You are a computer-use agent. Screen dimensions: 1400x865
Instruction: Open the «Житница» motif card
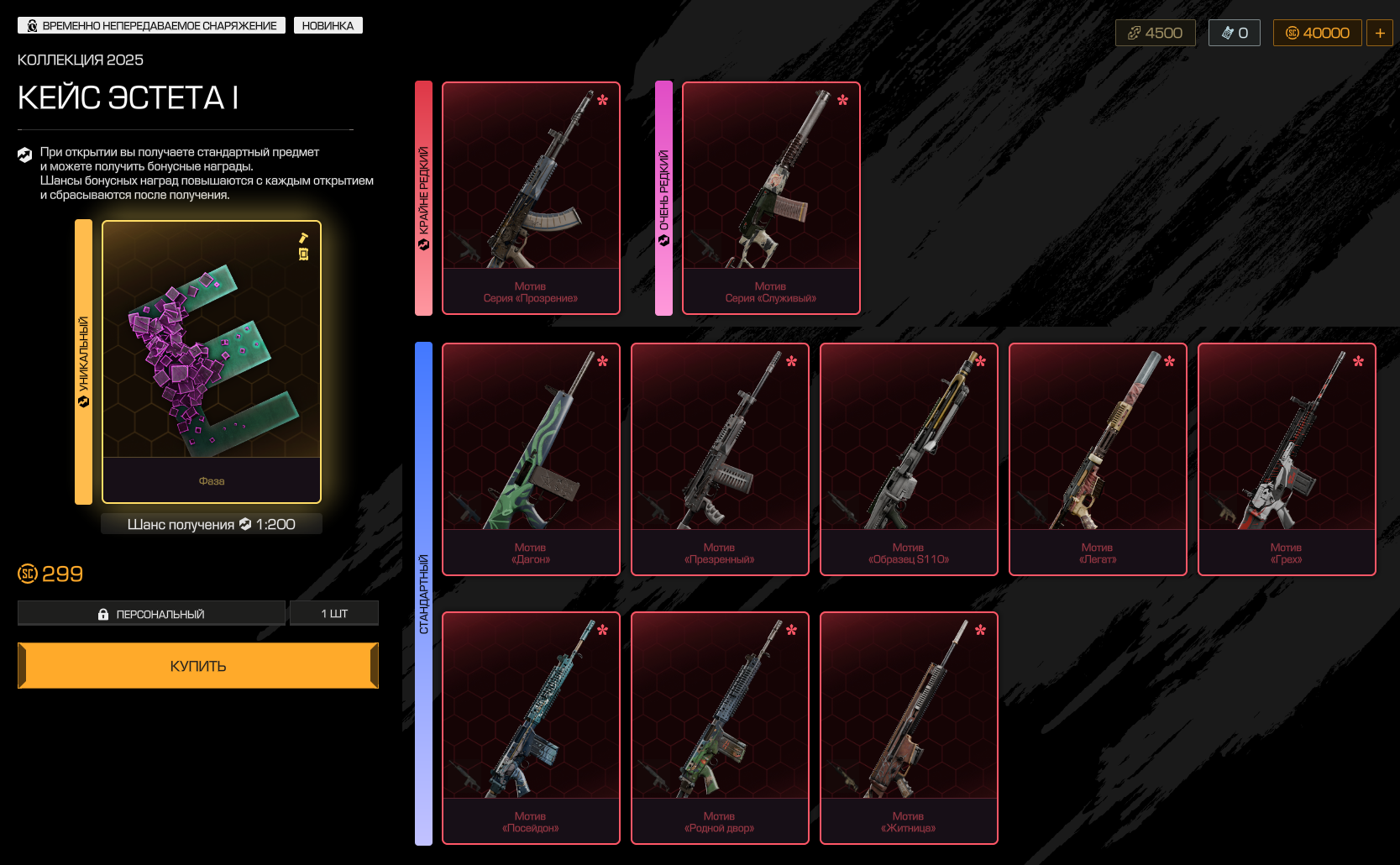pos(909,728)
